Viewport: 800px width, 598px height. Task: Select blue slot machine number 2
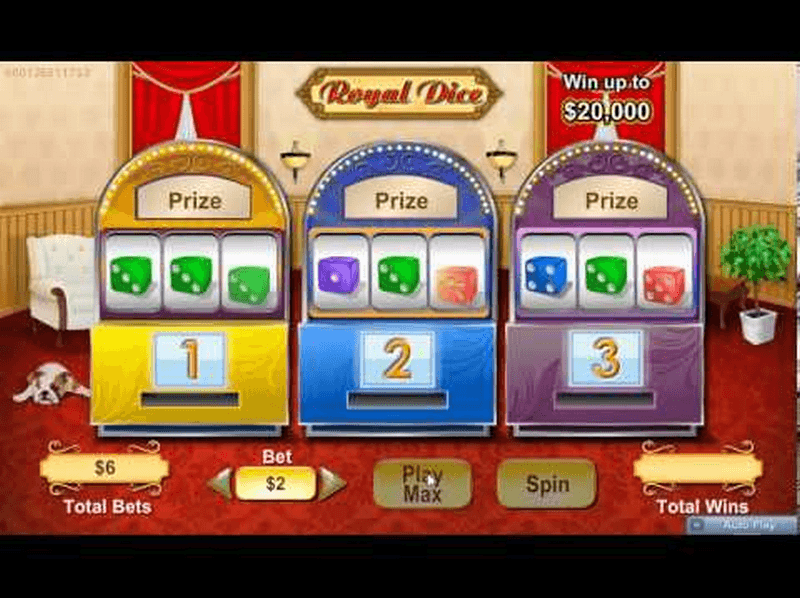pos(397,359)
